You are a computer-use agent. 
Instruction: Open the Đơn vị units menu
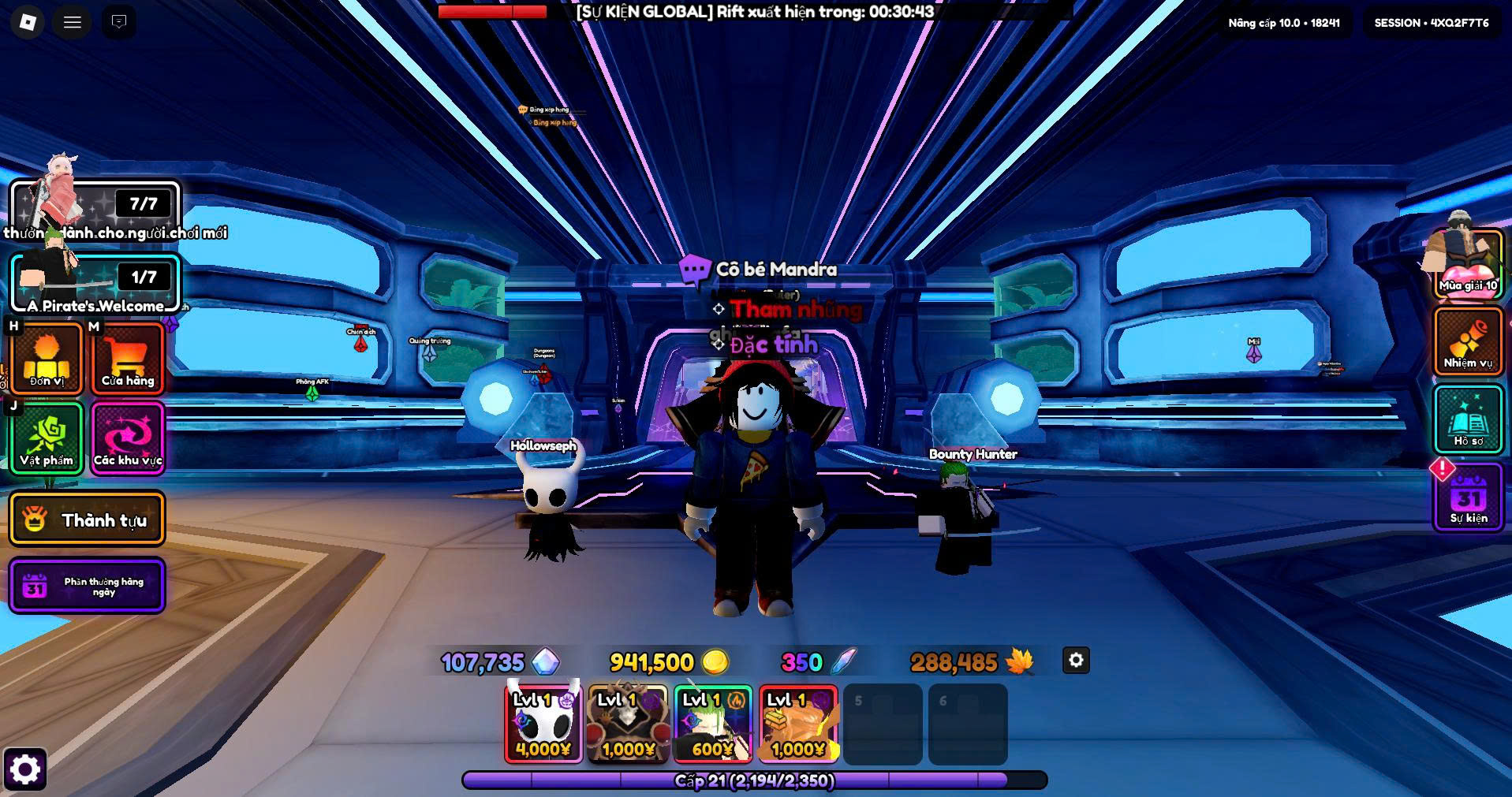[x=47, y=359]
